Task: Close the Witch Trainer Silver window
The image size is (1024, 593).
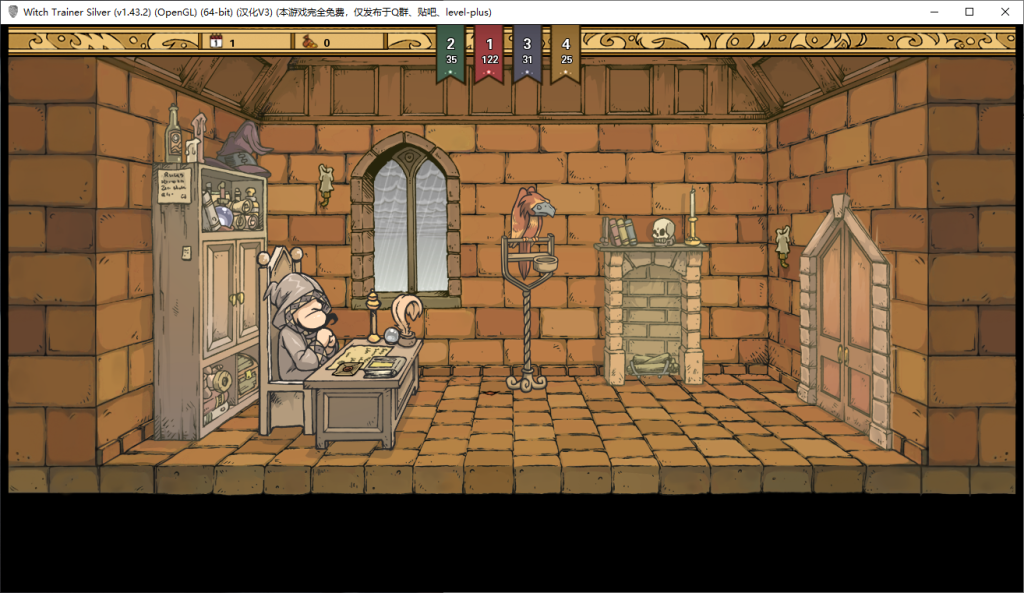Action: pos(1003,12)
